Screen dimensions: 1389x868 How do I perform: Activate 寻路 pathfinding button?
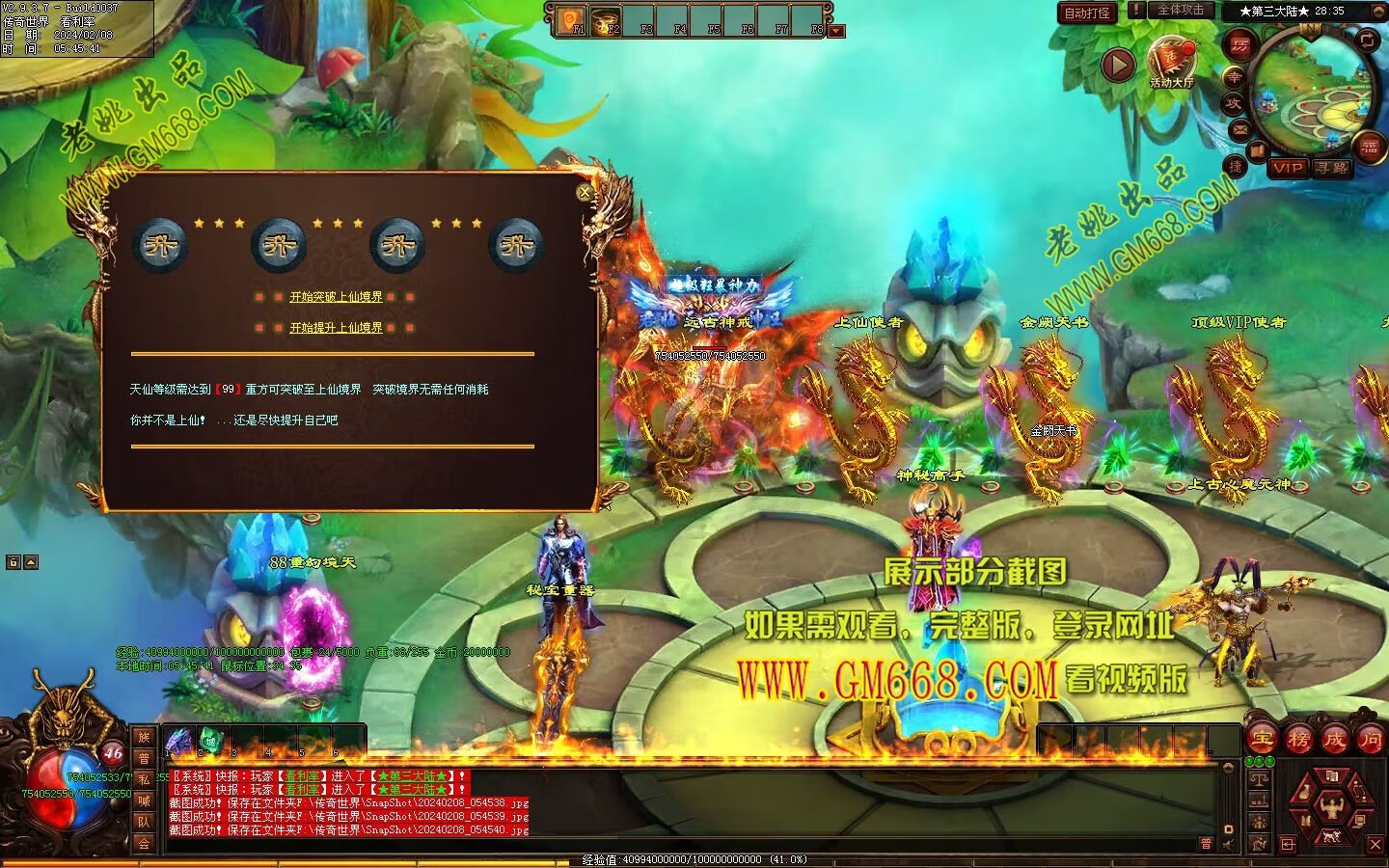click(x=1332, y=168)
